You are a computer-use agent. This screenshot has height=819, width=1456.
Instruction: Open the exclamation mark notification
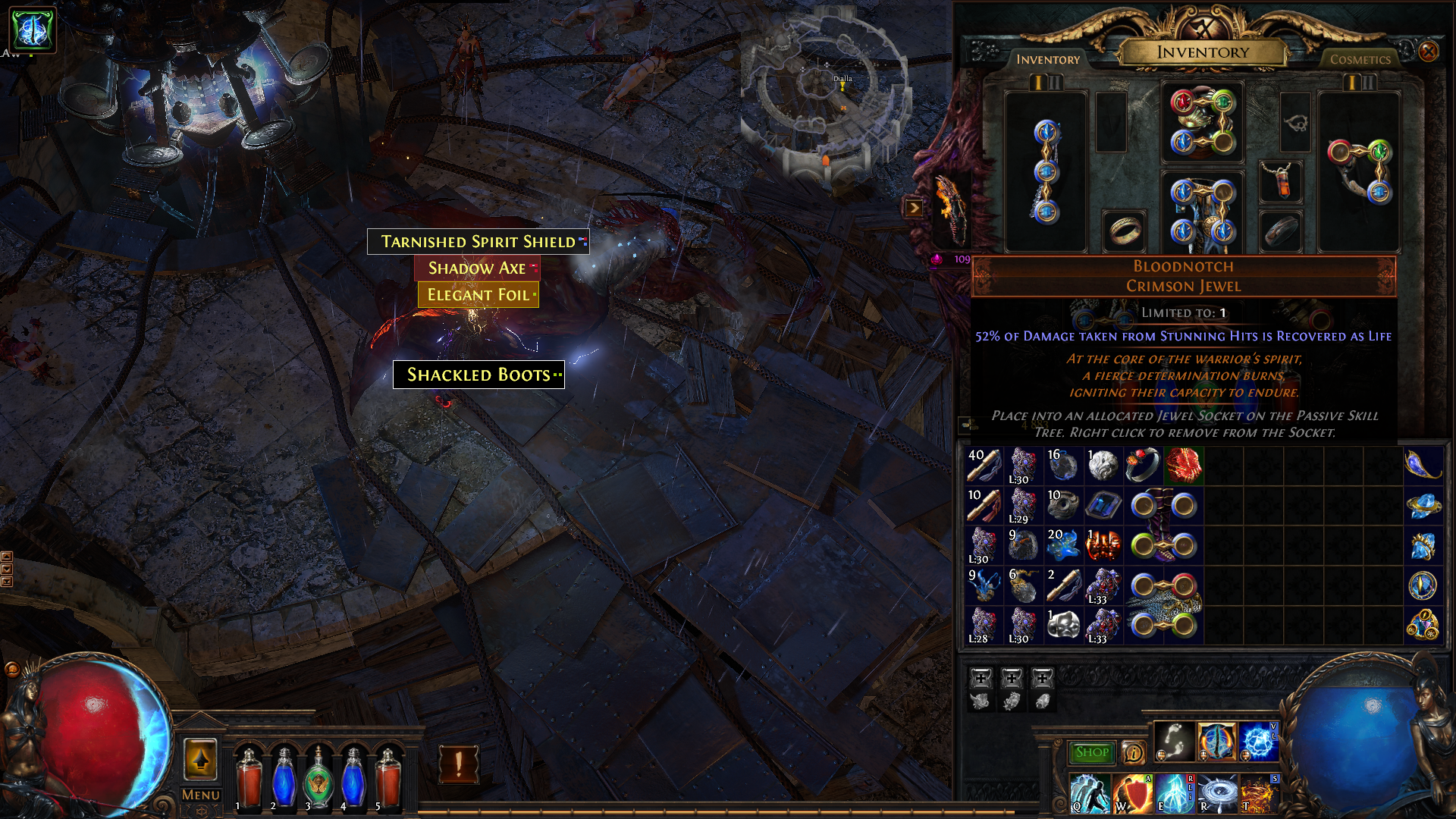pyautogui.click(x=459, y=764)
